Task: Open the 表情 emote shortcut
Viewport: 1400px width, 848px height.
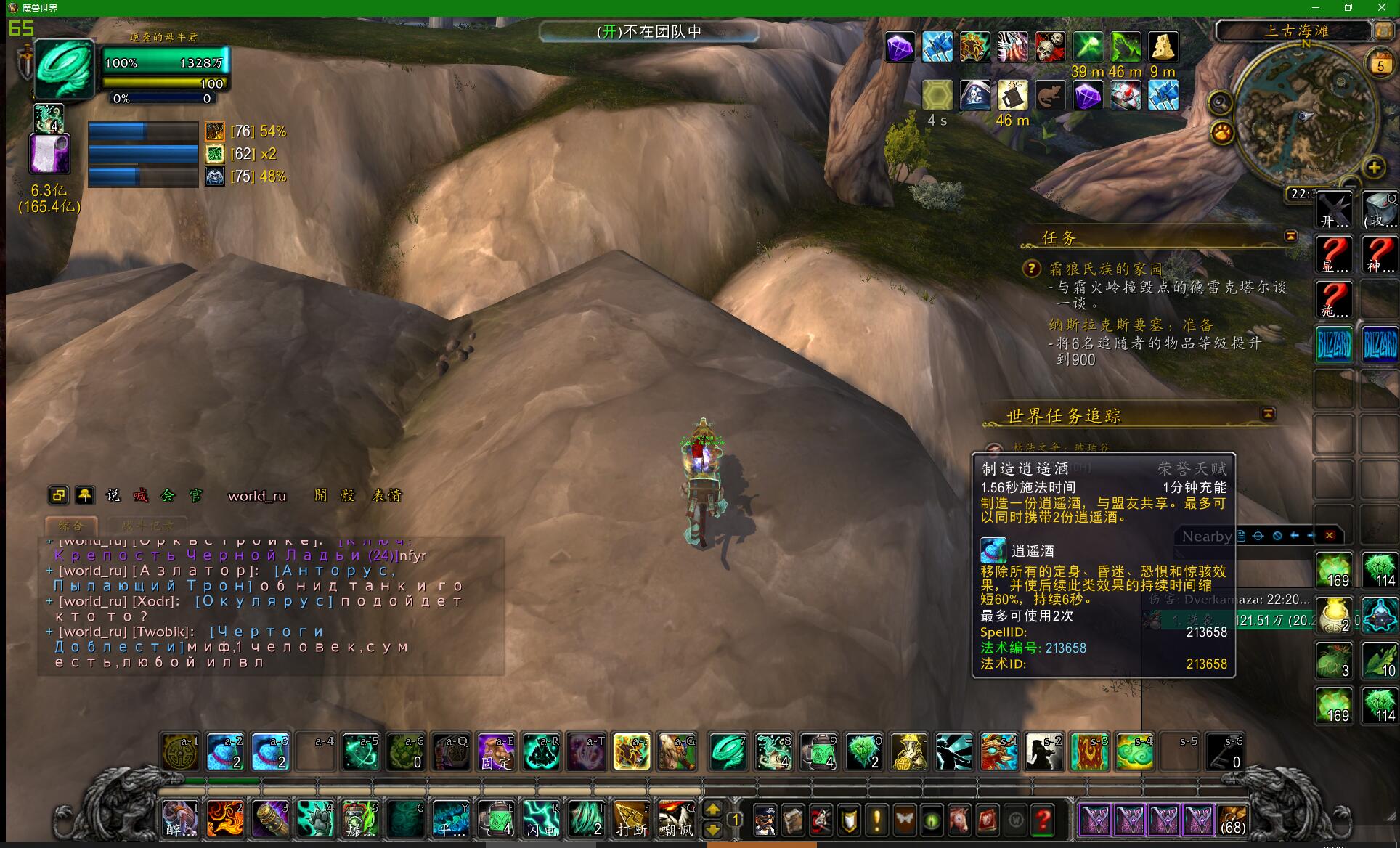Action: [386, 495]
